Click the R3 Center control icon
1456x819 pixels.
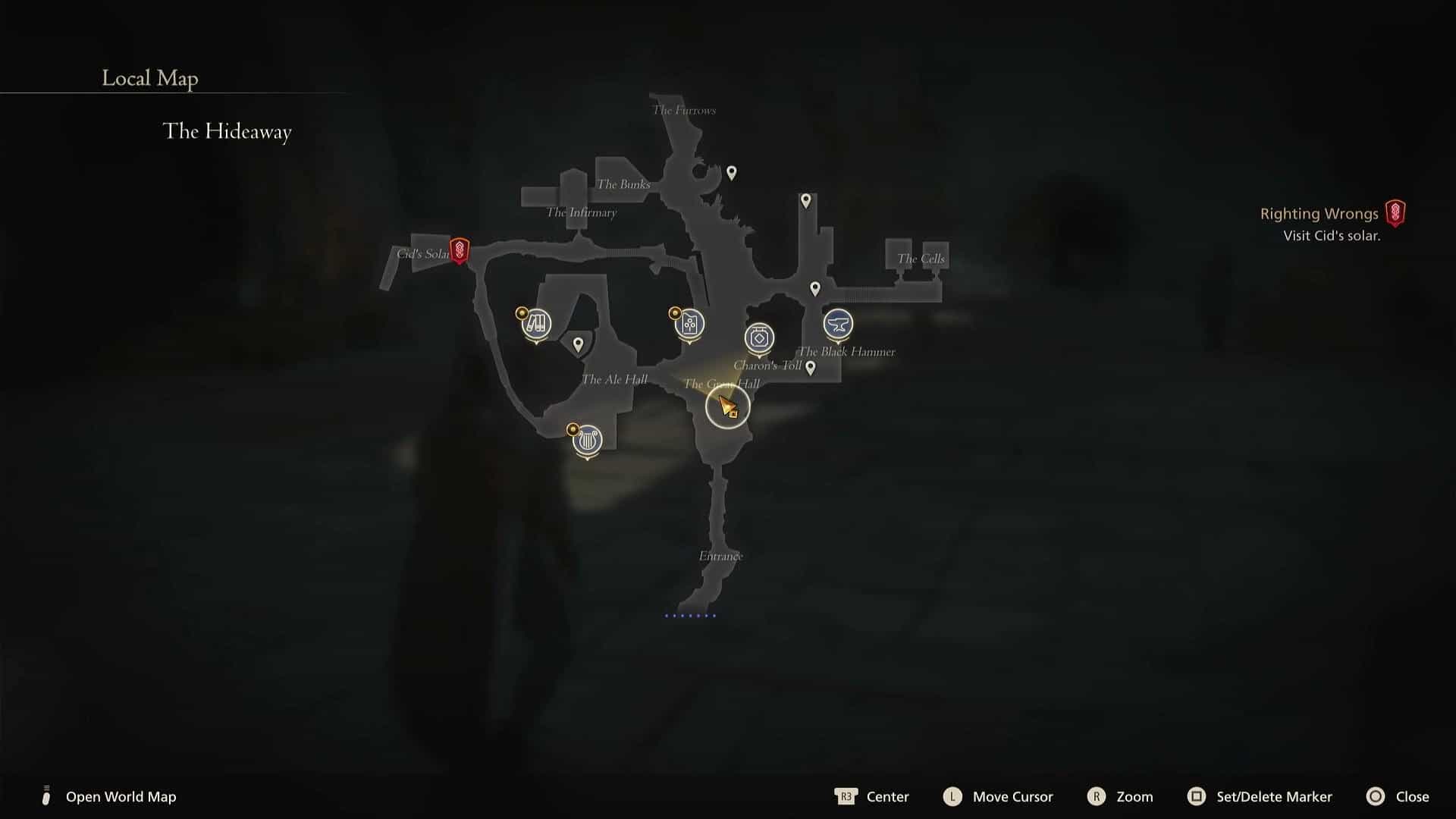point(846,797)
